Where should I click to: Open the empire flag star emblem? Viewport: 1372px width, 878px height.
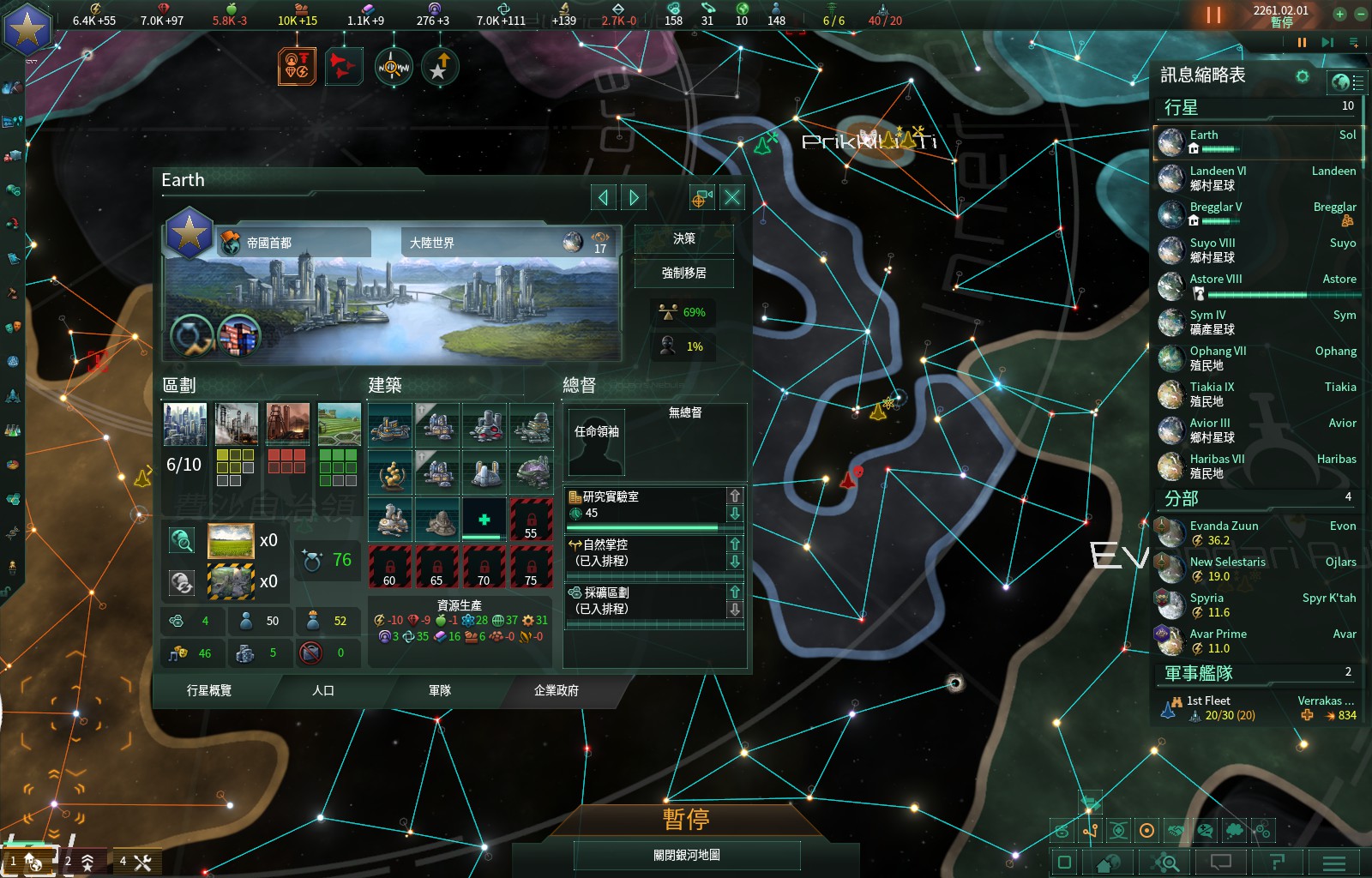(27, 29)
